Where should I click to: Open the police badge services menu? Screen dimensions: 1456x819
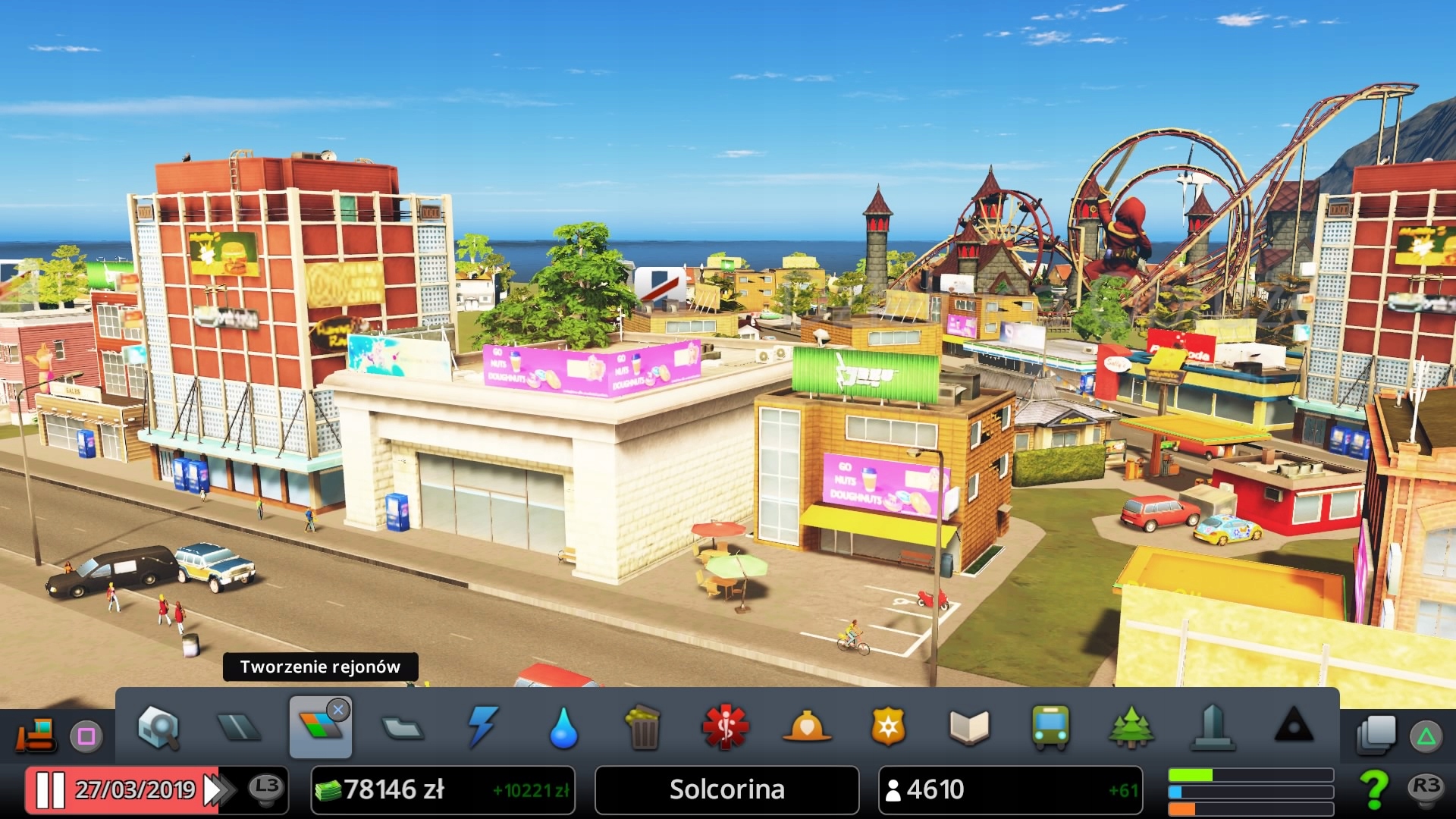pos(888,728)
